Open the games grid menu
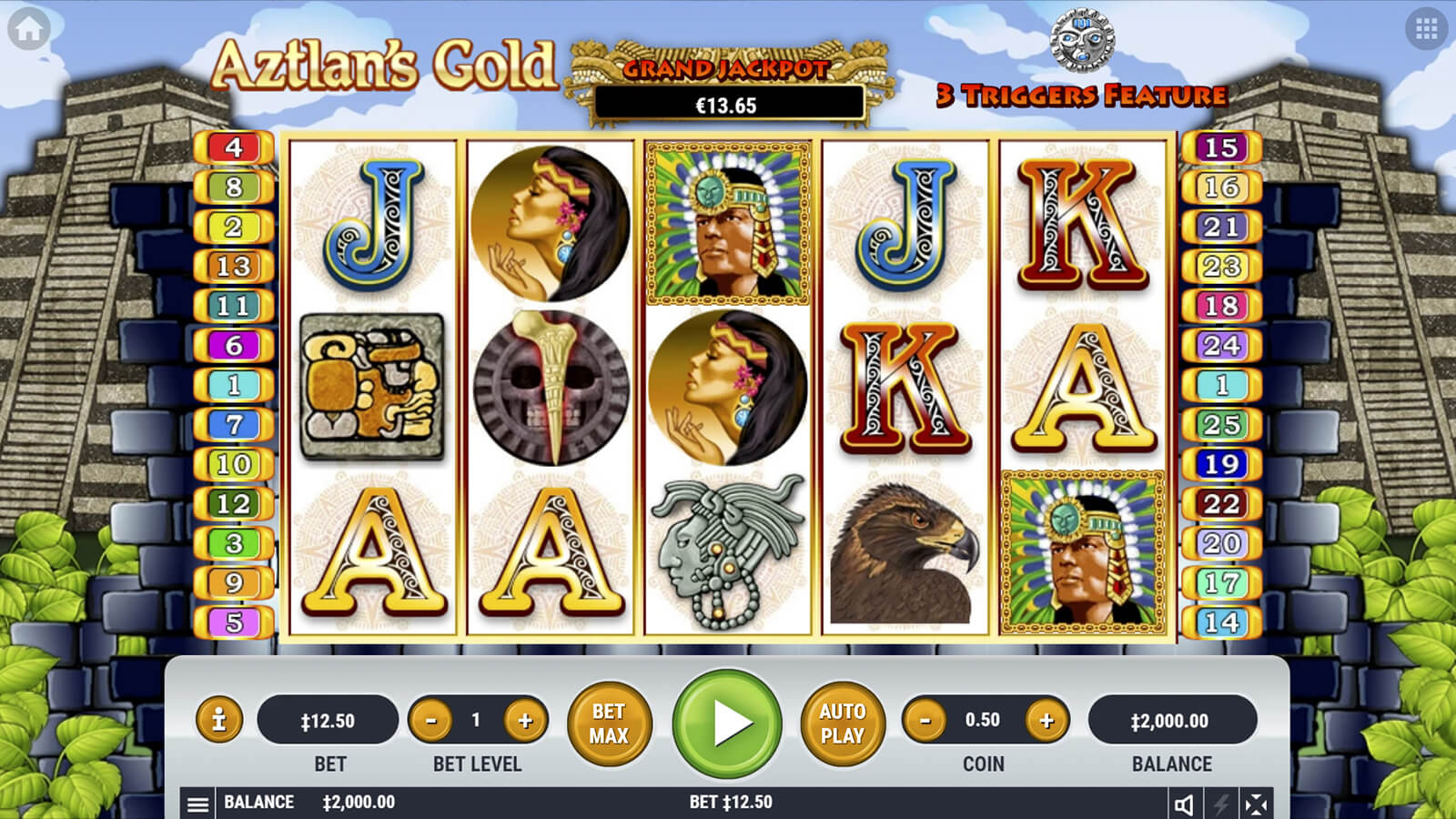The height and width of the screenshot is (819, 1456). point(1426,30)
